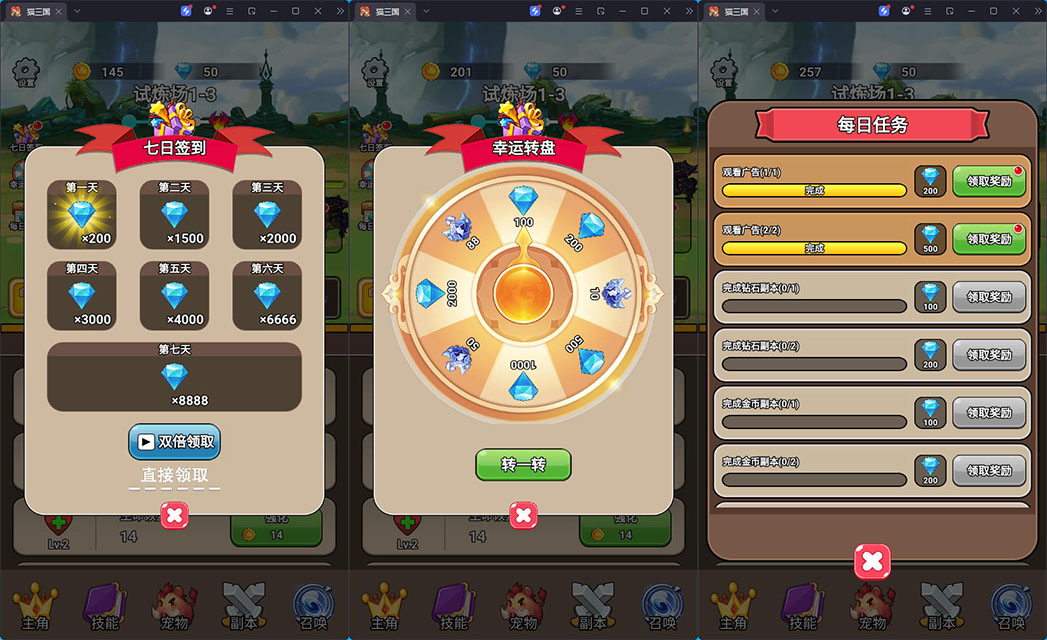Close the 七日签到 sign-in popup
1047x640 pixels.
coord(174,515)
